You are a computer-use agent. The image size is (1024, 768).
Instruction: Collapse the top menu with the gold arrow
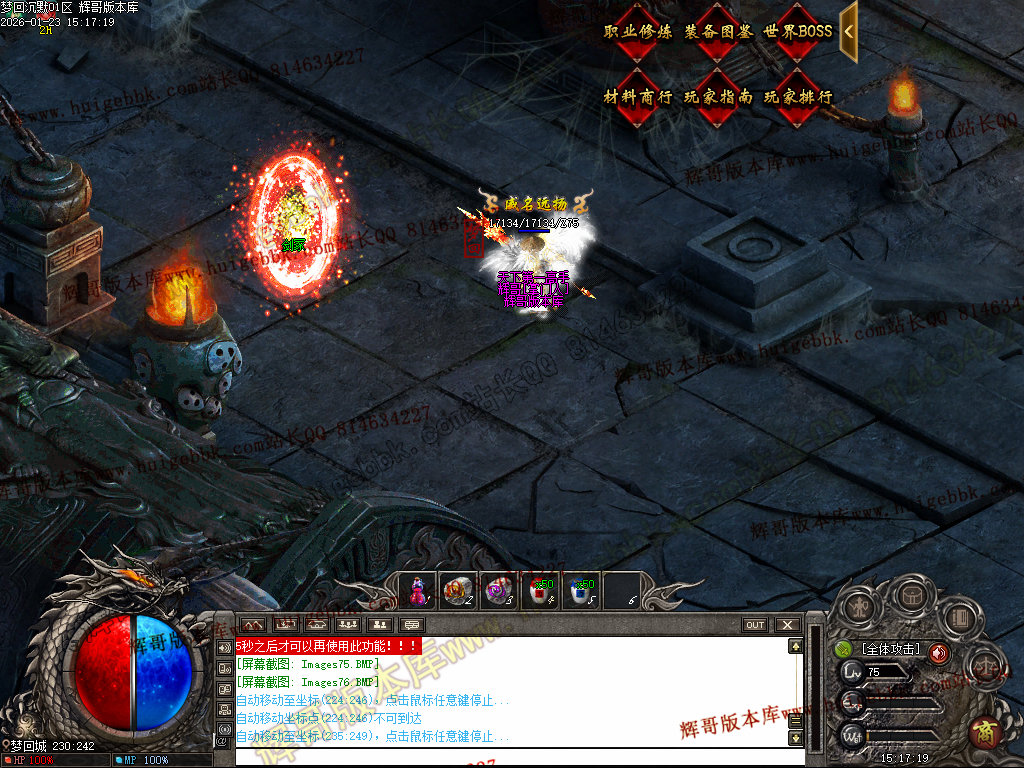848,31
